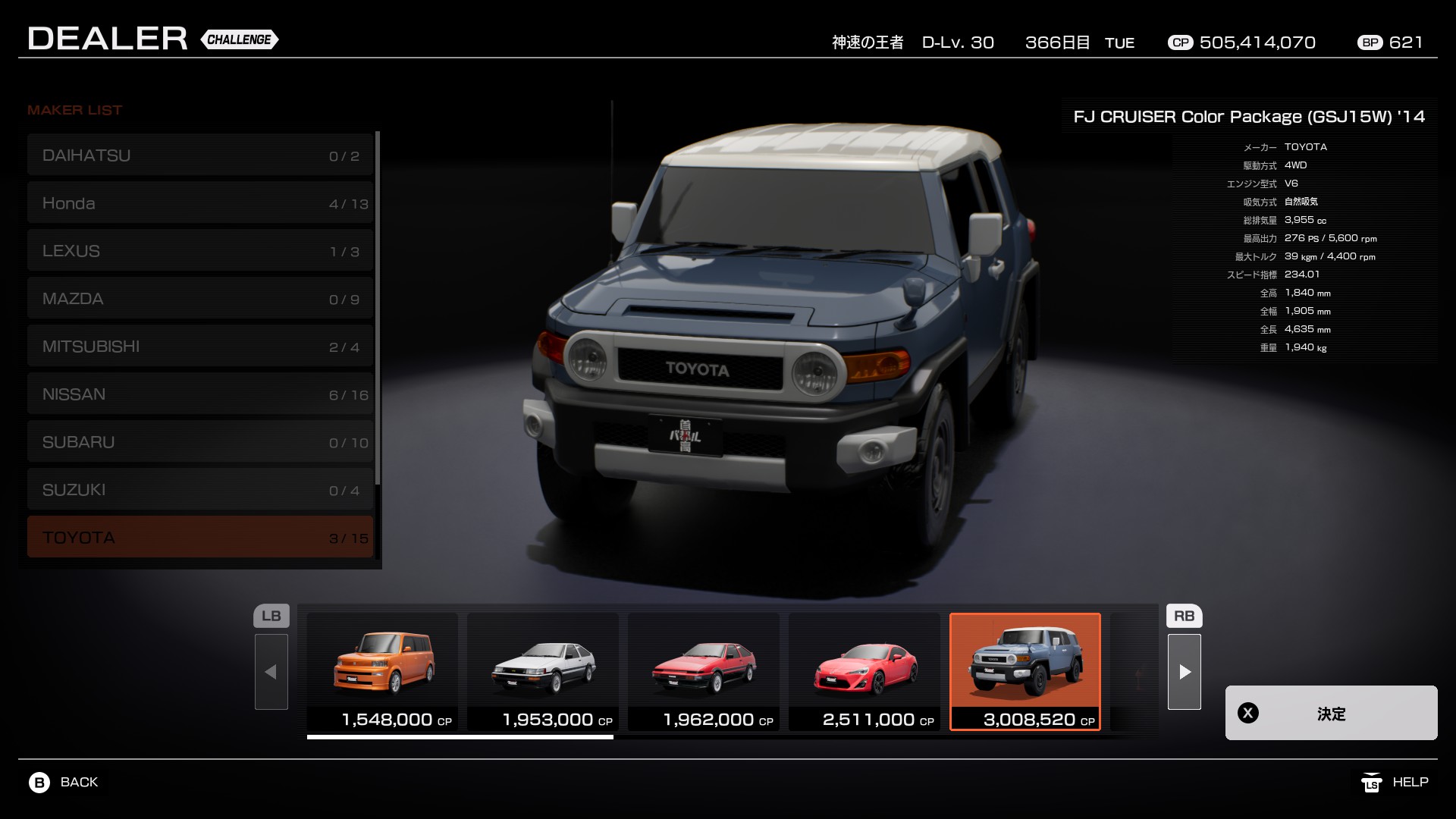Click the left arrow of the car carousel
This screenshot has height=819, width=1456.
tap(271, 672)
